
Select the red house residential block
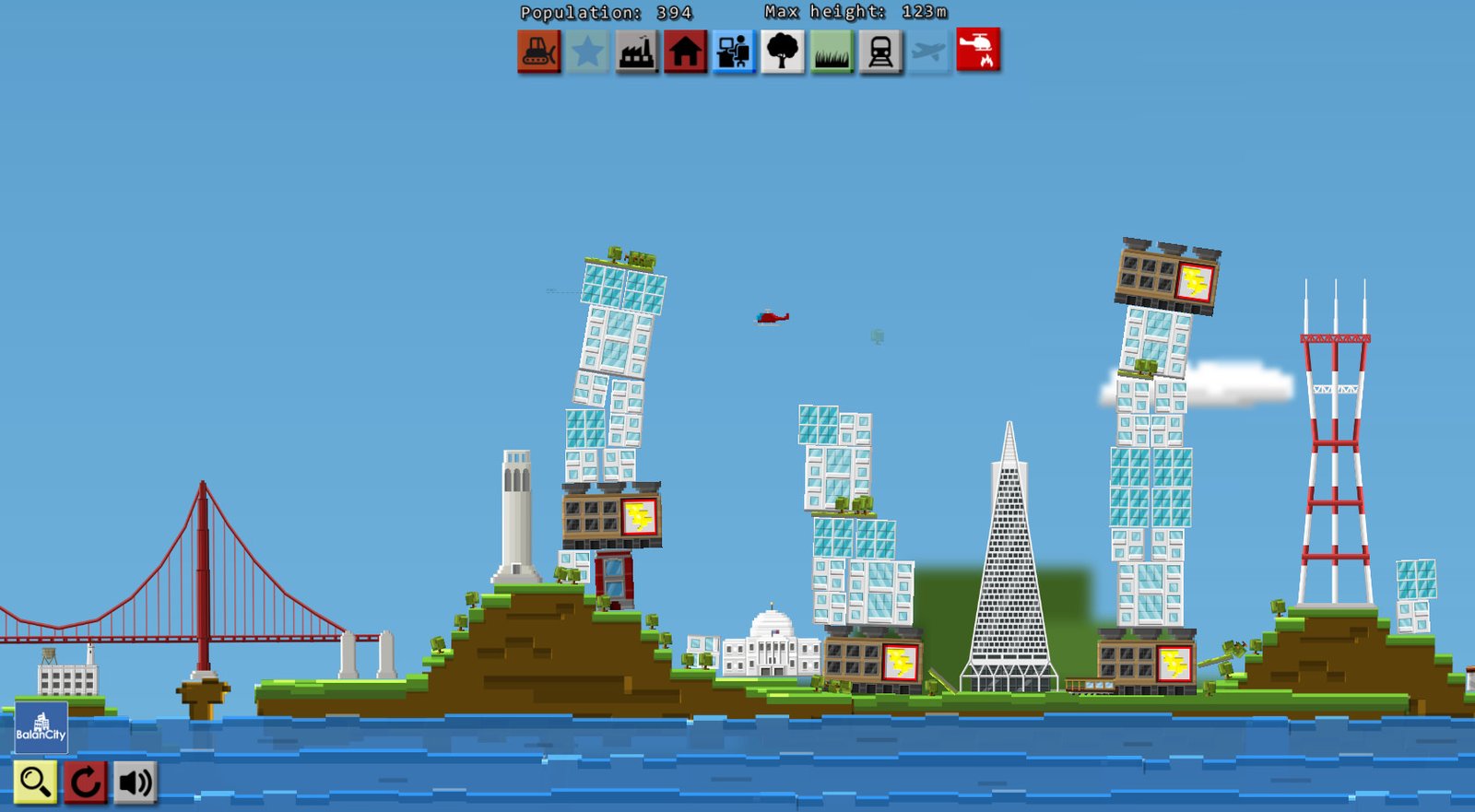click(x=686, y=52)
